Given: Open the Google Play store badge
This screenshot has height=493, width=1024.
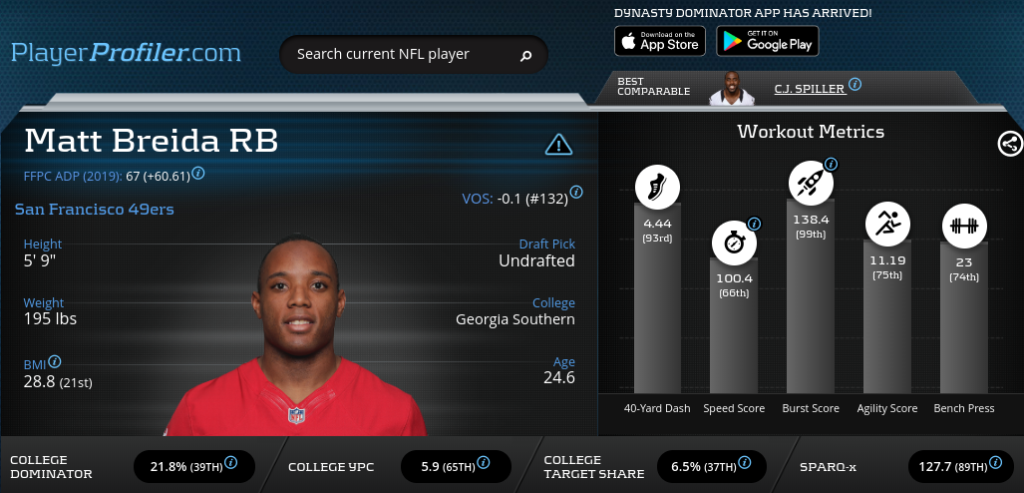Looking at the screenshot, I should tap(768, 41).
